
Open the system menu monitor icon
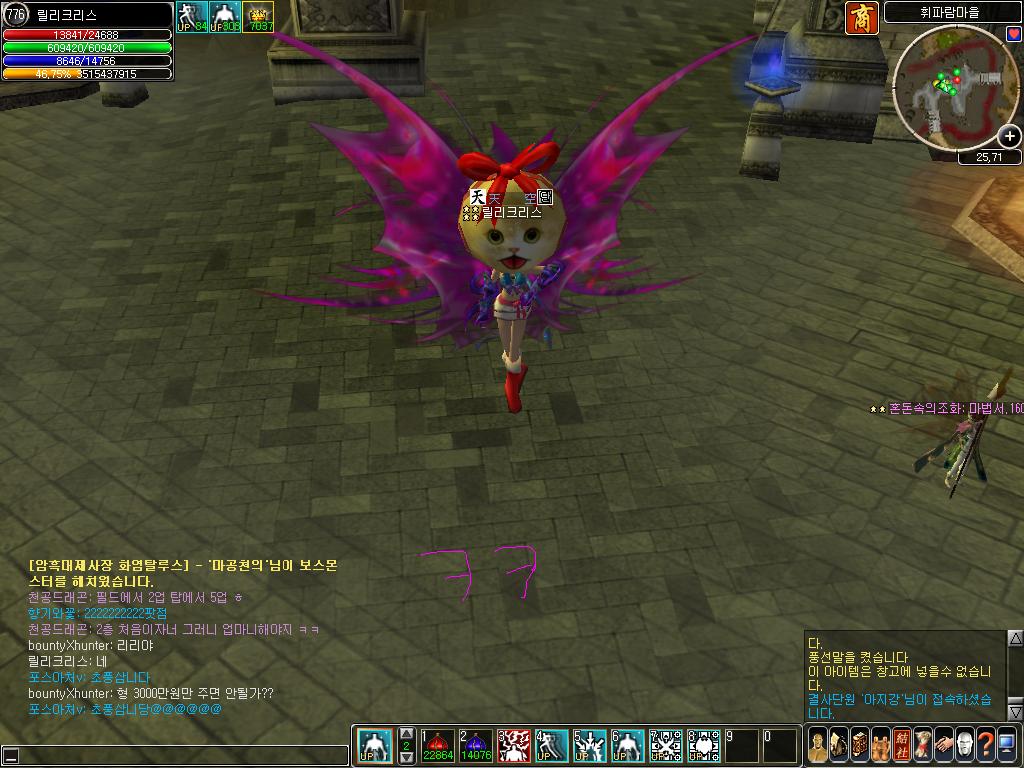click(1006, 746)
